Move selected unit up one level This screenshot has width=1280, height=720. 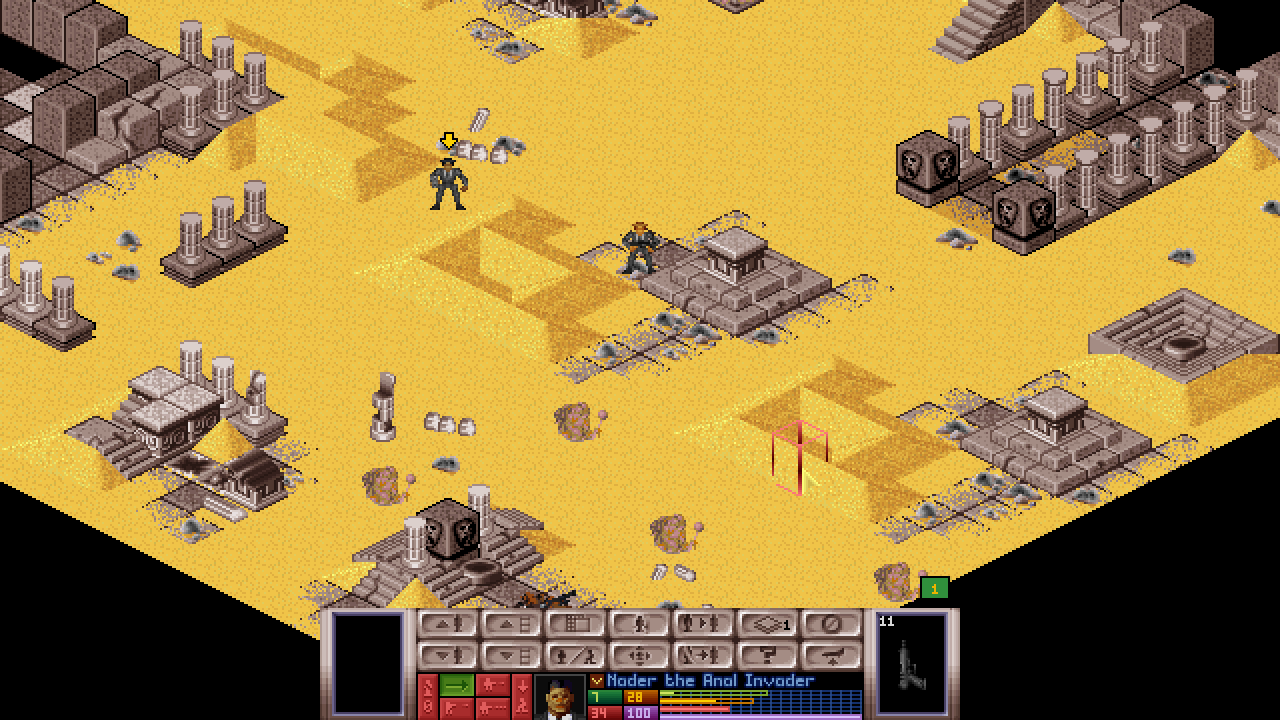[447, 625]
